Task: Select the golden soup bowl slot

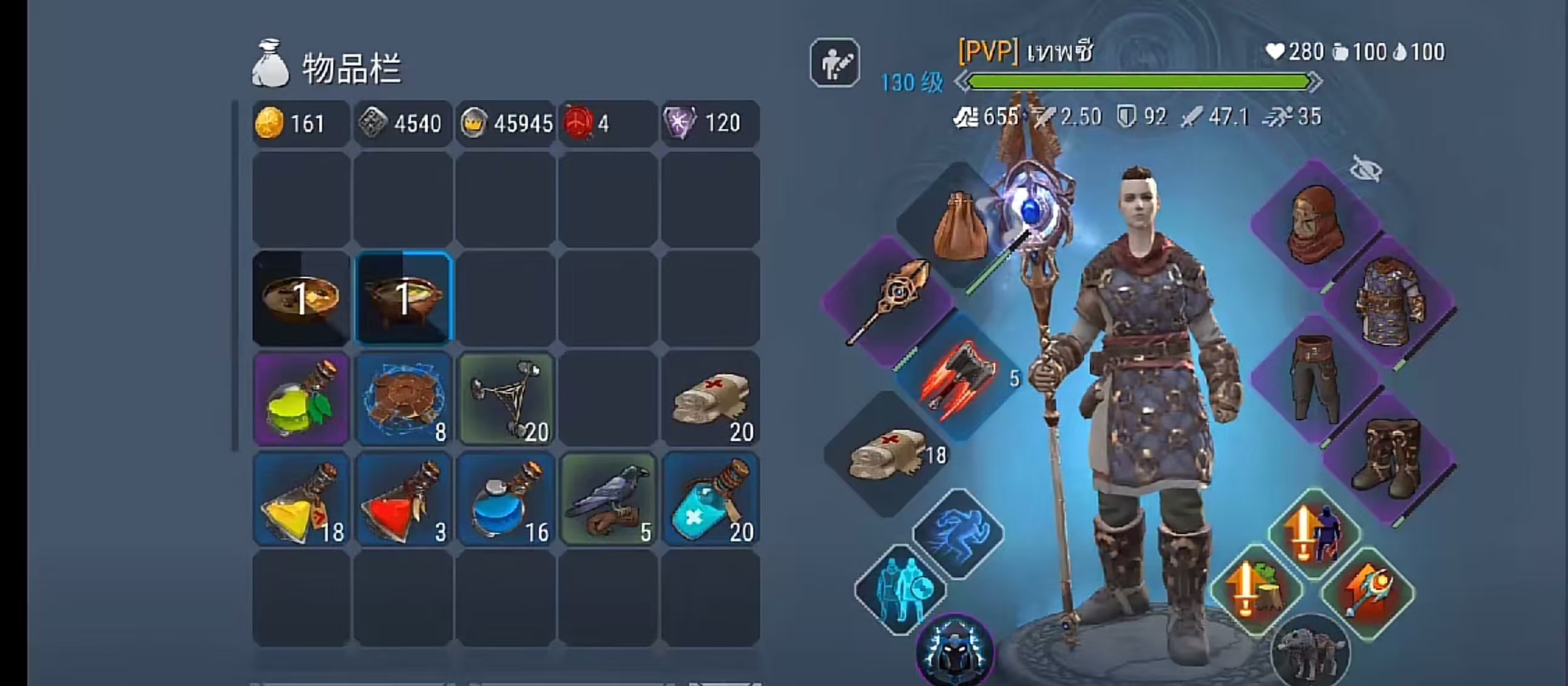Action: coord(301,298)
